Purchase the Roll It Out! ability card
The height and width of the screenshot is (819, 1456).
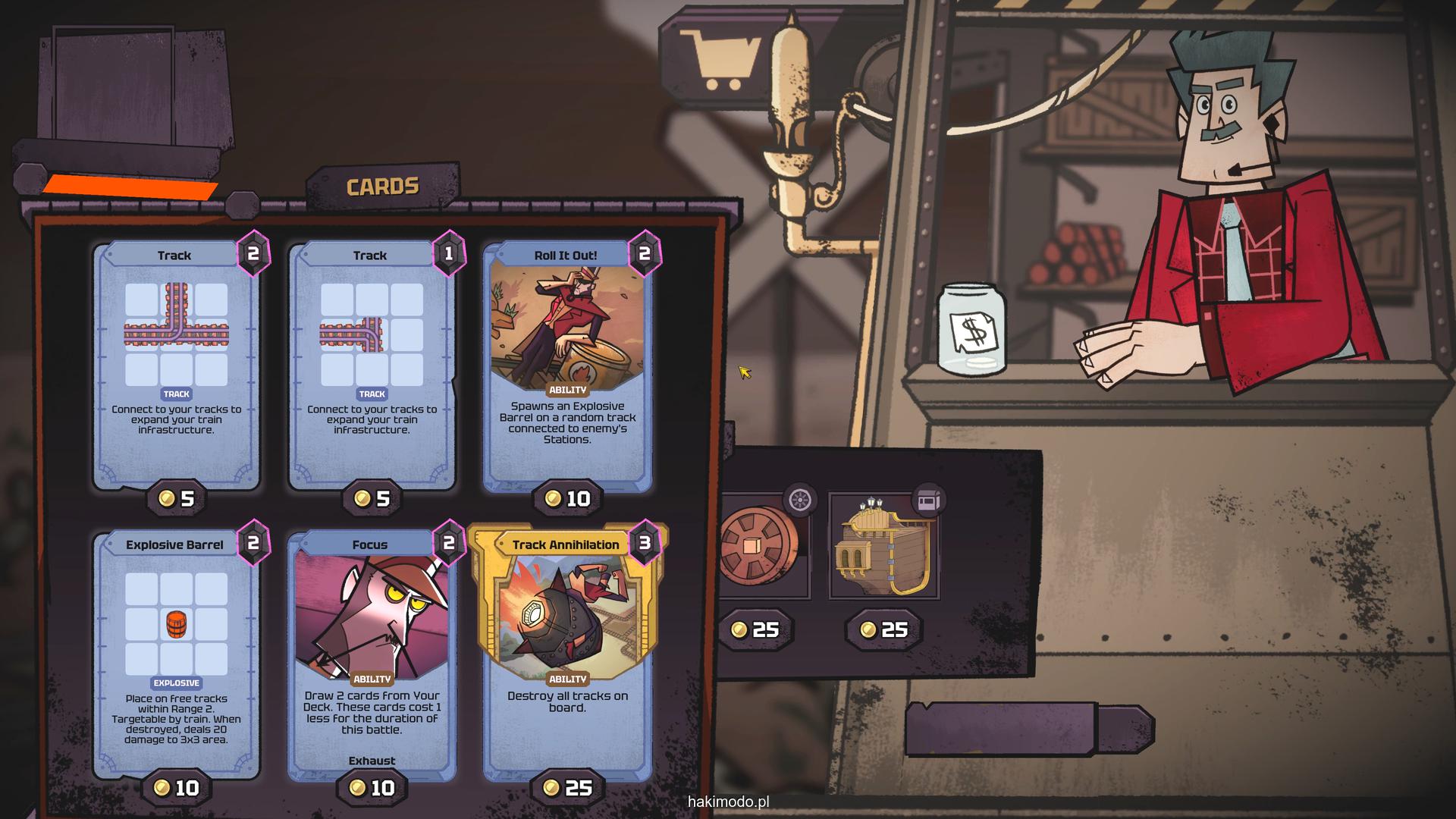point(567,364)
